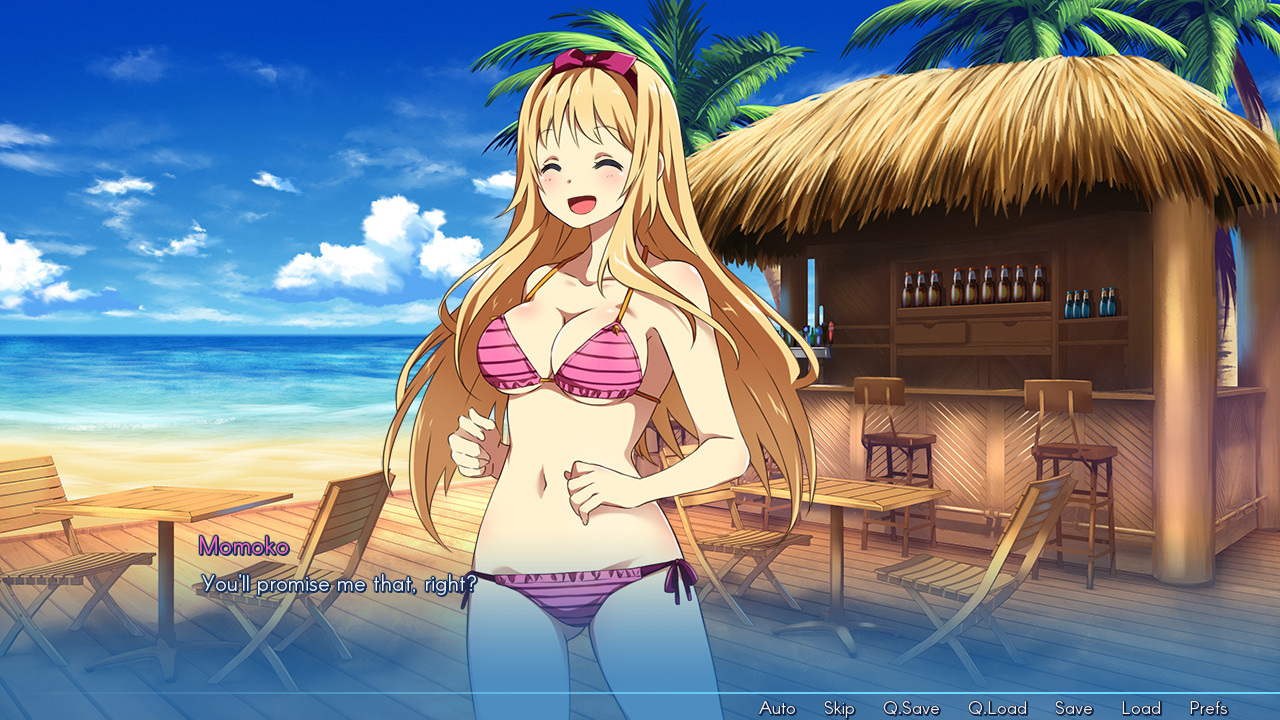Click the quick menu bar strip
This screenshot has width=1280, height=720.
pos(640,707)
